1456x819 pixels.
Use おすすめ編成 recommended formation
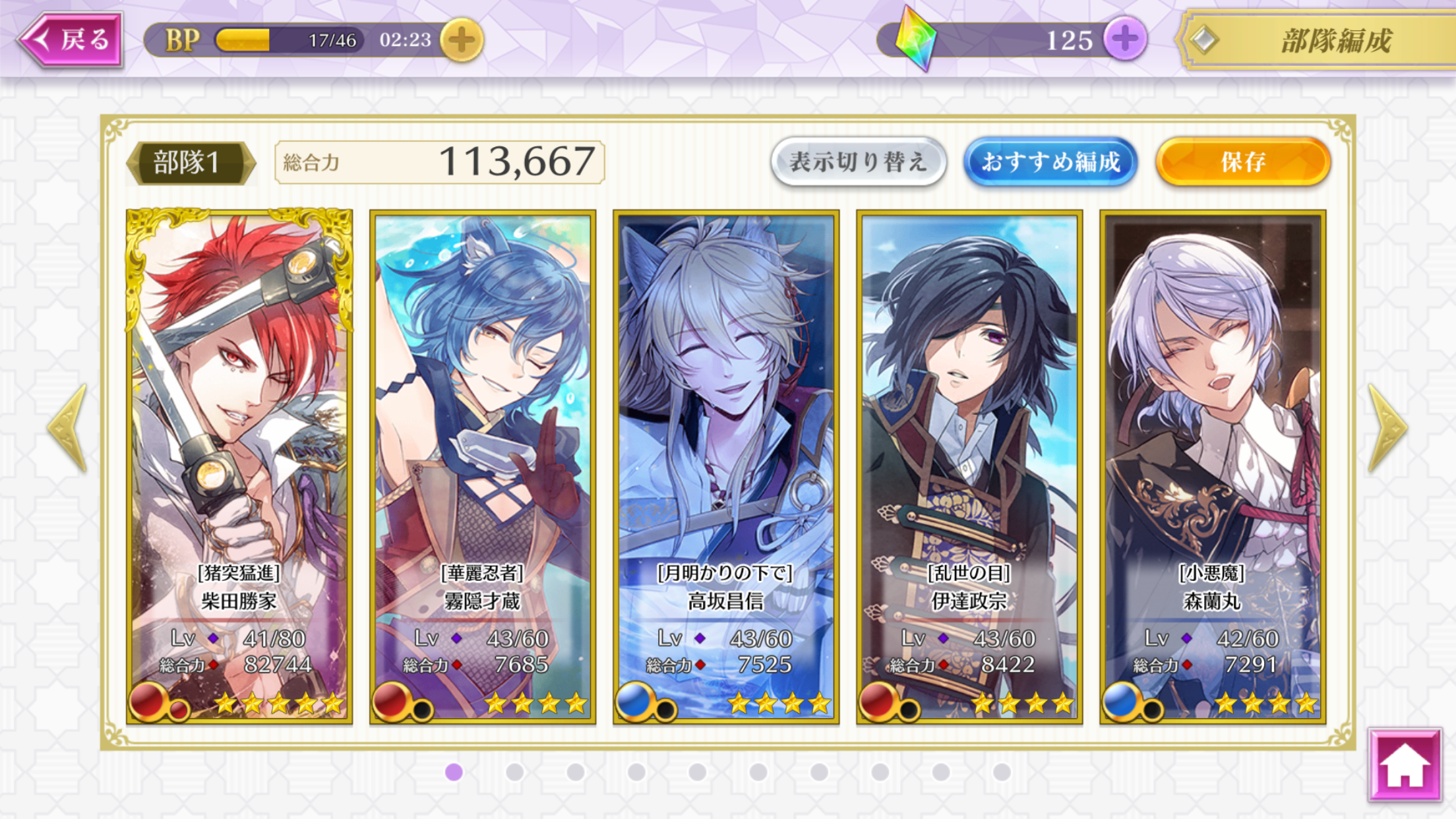point(1050,162)
